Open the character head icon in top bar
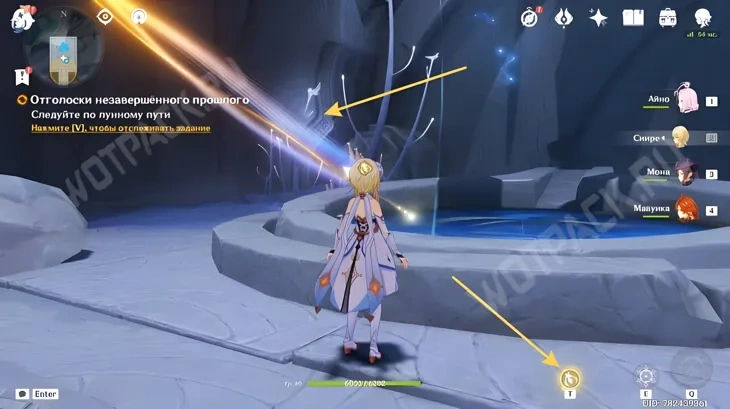The height and width of the screenshot is (409, 730). pos(702,17)
